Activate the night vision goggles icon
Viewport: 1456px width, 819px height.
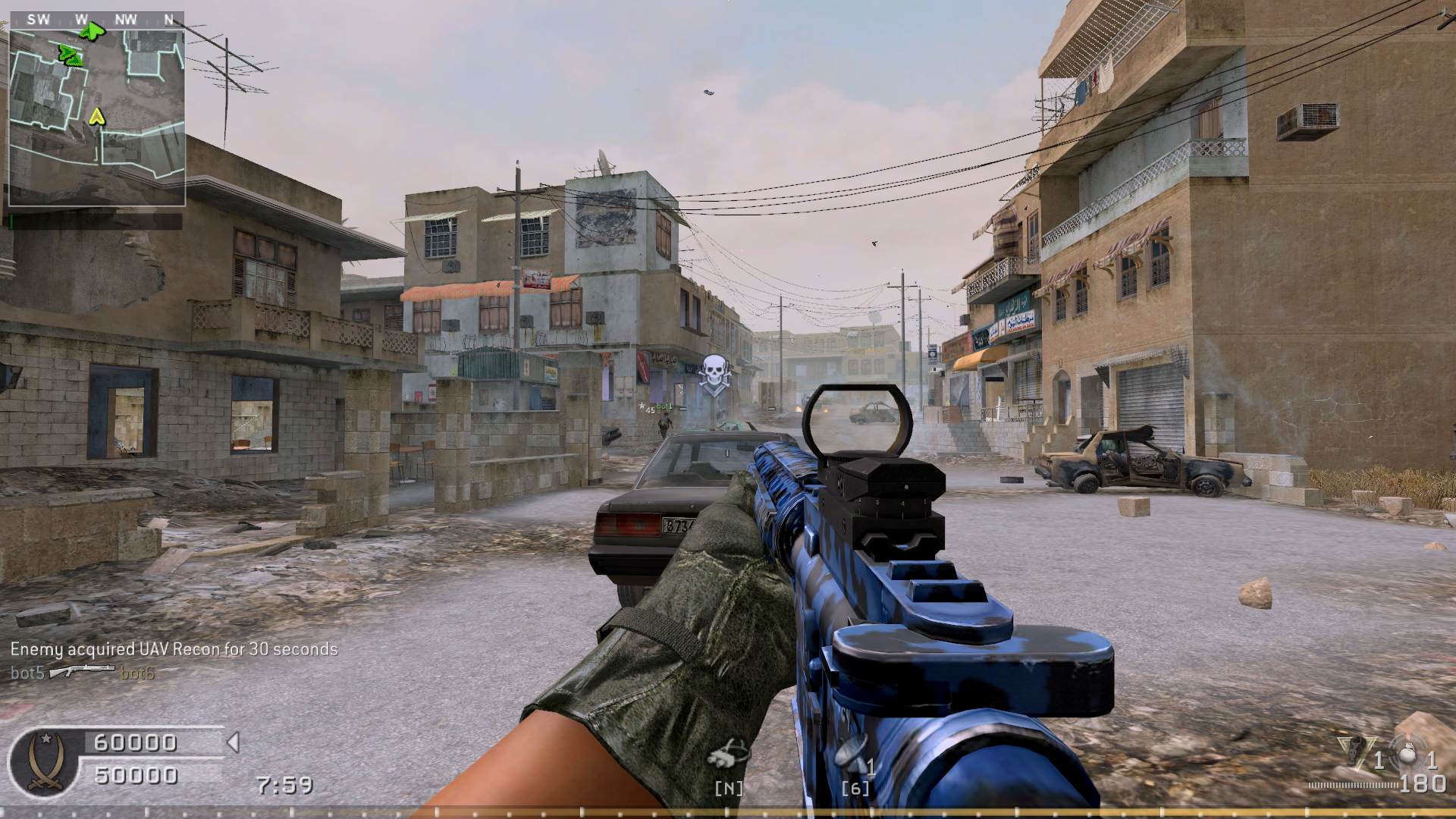(x=728, y=755)
